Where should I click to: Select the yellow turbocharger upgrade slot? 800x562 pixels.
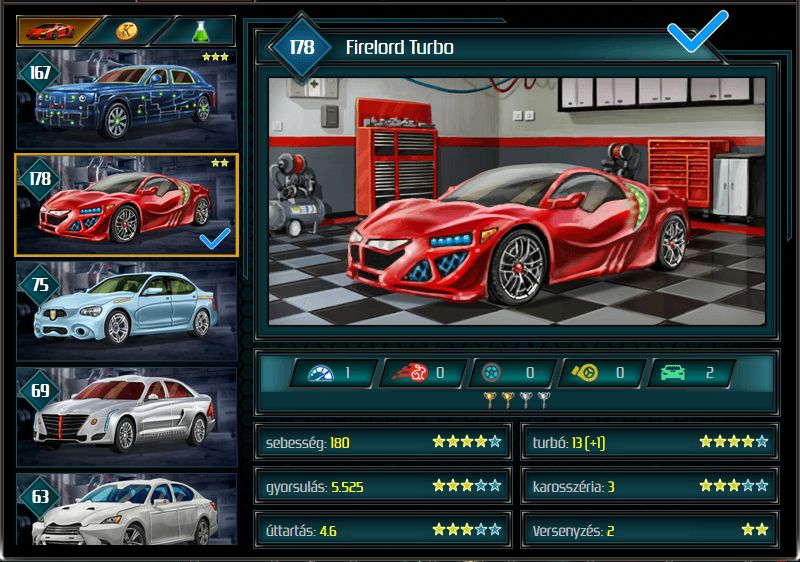click(600, 374)
